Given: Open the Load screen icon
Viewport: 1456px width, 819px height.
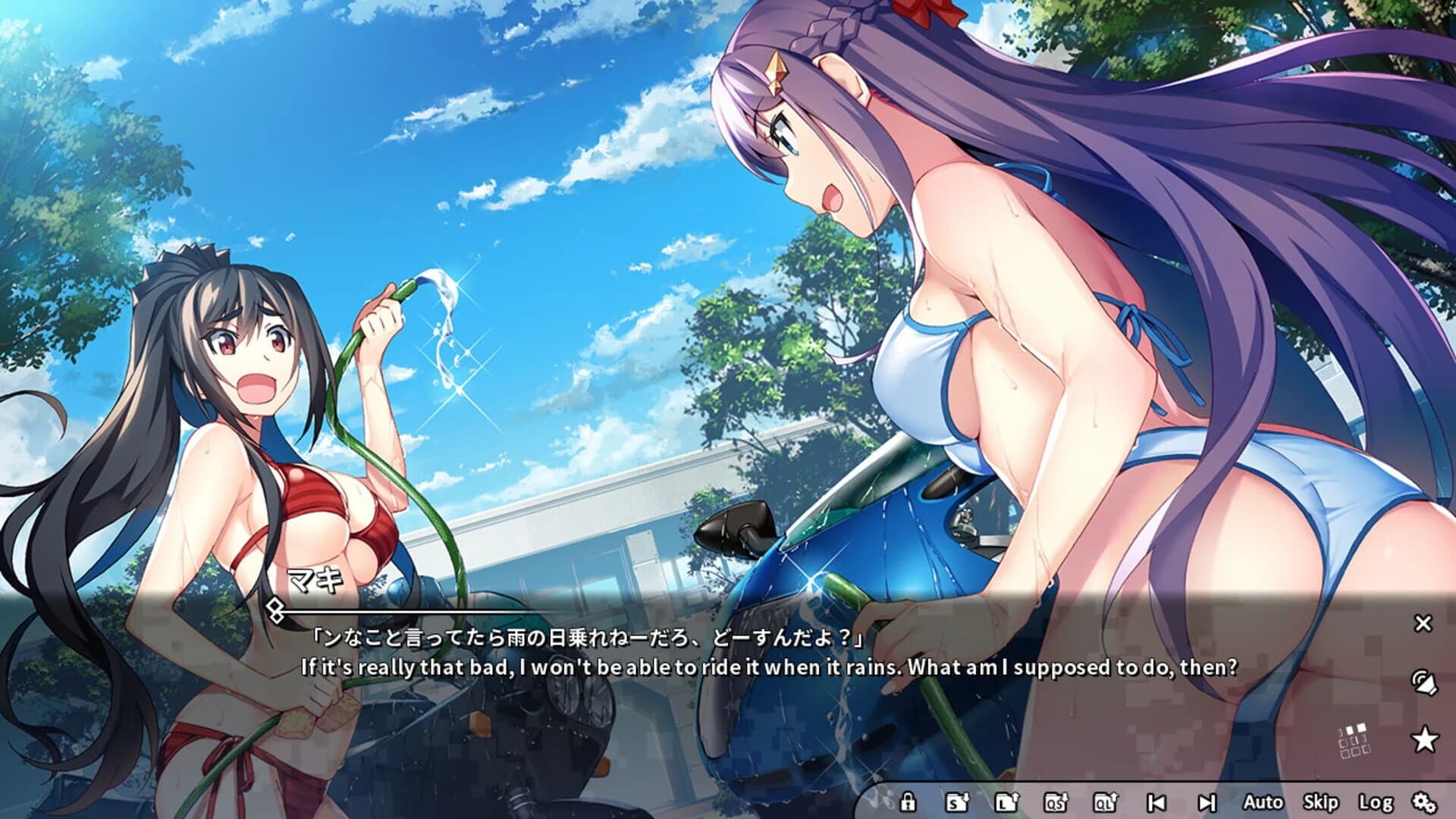Looking at the screenshot, I should click(1006, 802).
